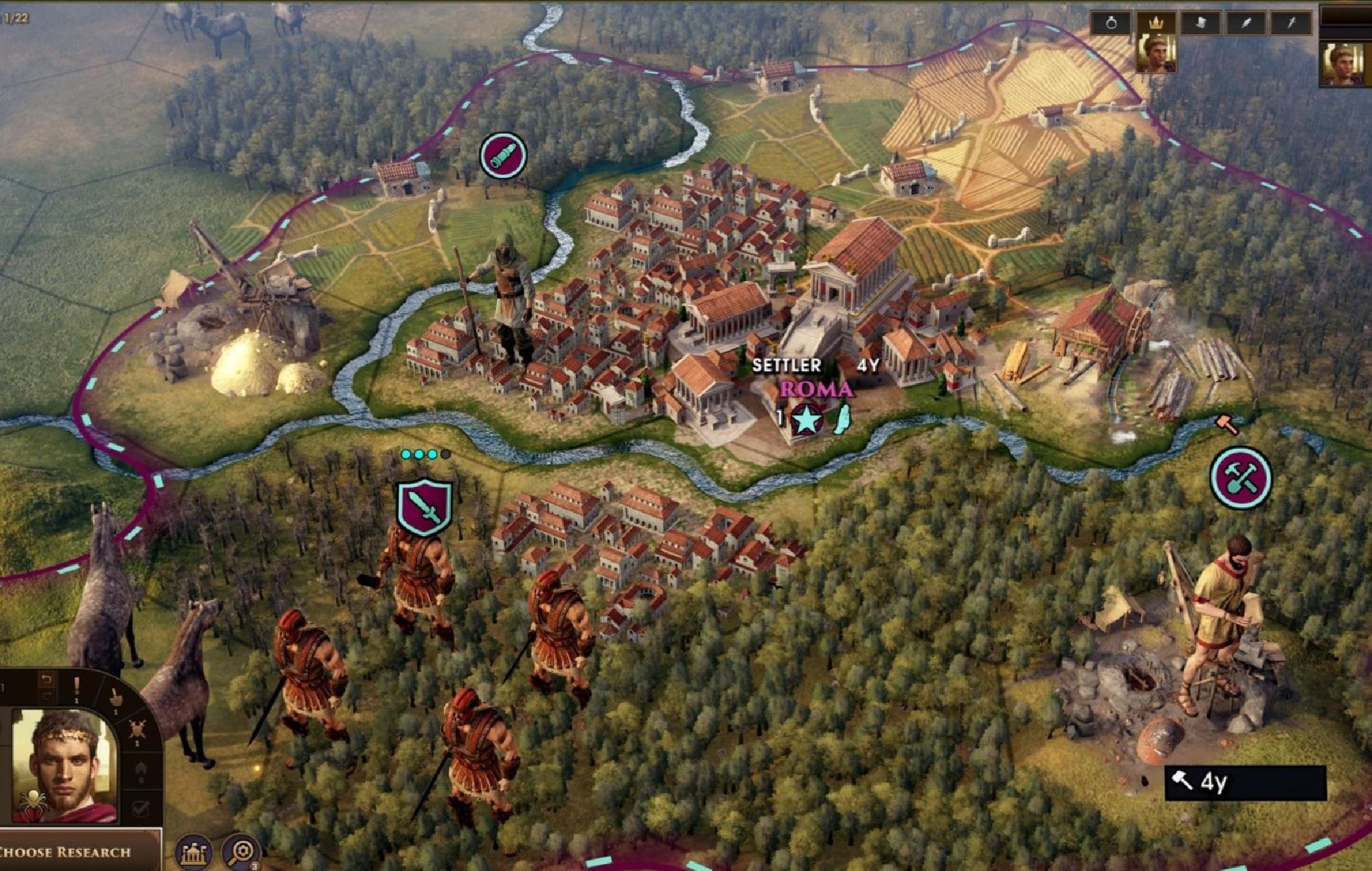Screen dimensions: 1372x871
Task: Click the spyglass scout unit badge
Action: click(504, 156)
